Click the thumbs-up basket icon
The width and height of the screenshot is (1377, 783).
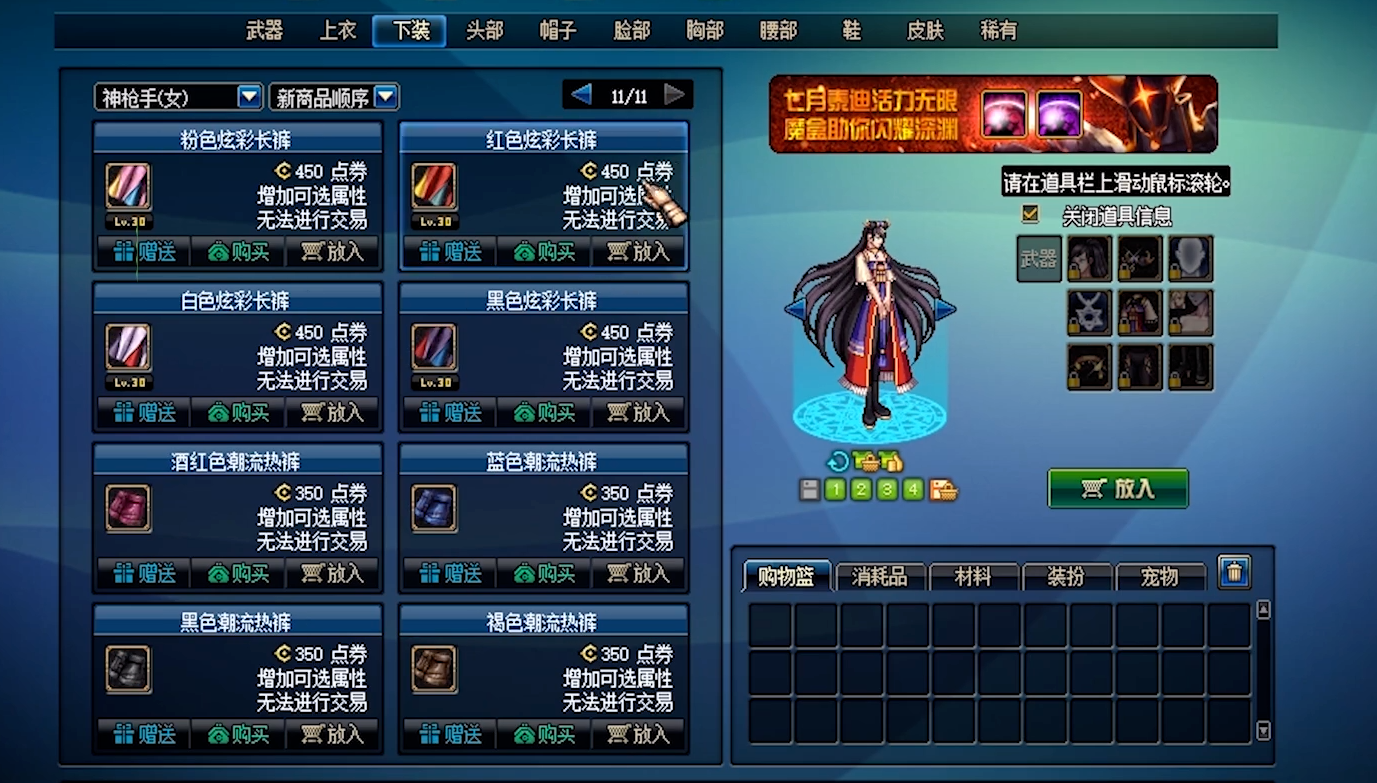[x=892, y=460]
